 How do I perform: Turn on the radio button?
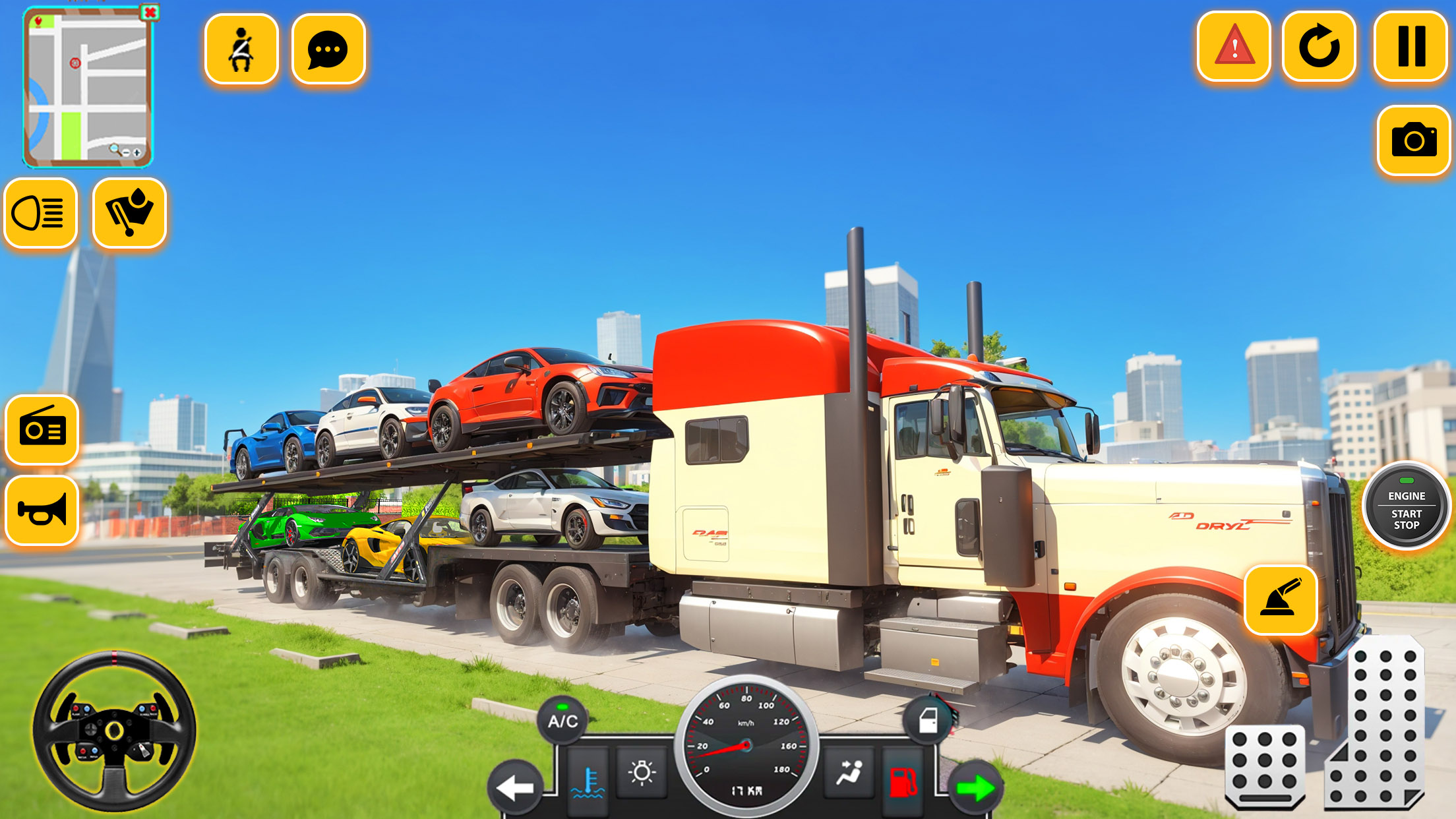42,430
